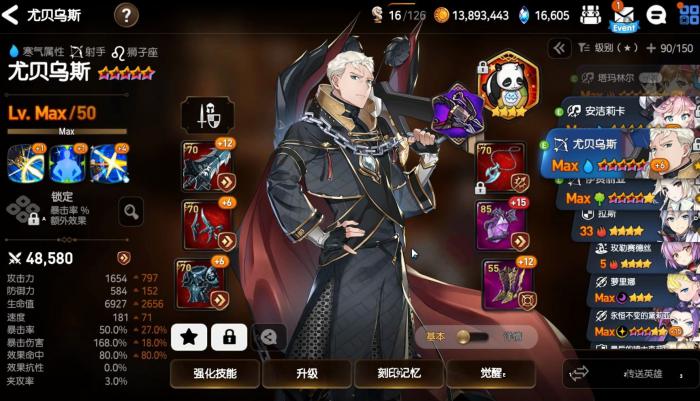Open the 觉醒 awakening button
This screenshot has height=401, width=700.
[489, 372]
